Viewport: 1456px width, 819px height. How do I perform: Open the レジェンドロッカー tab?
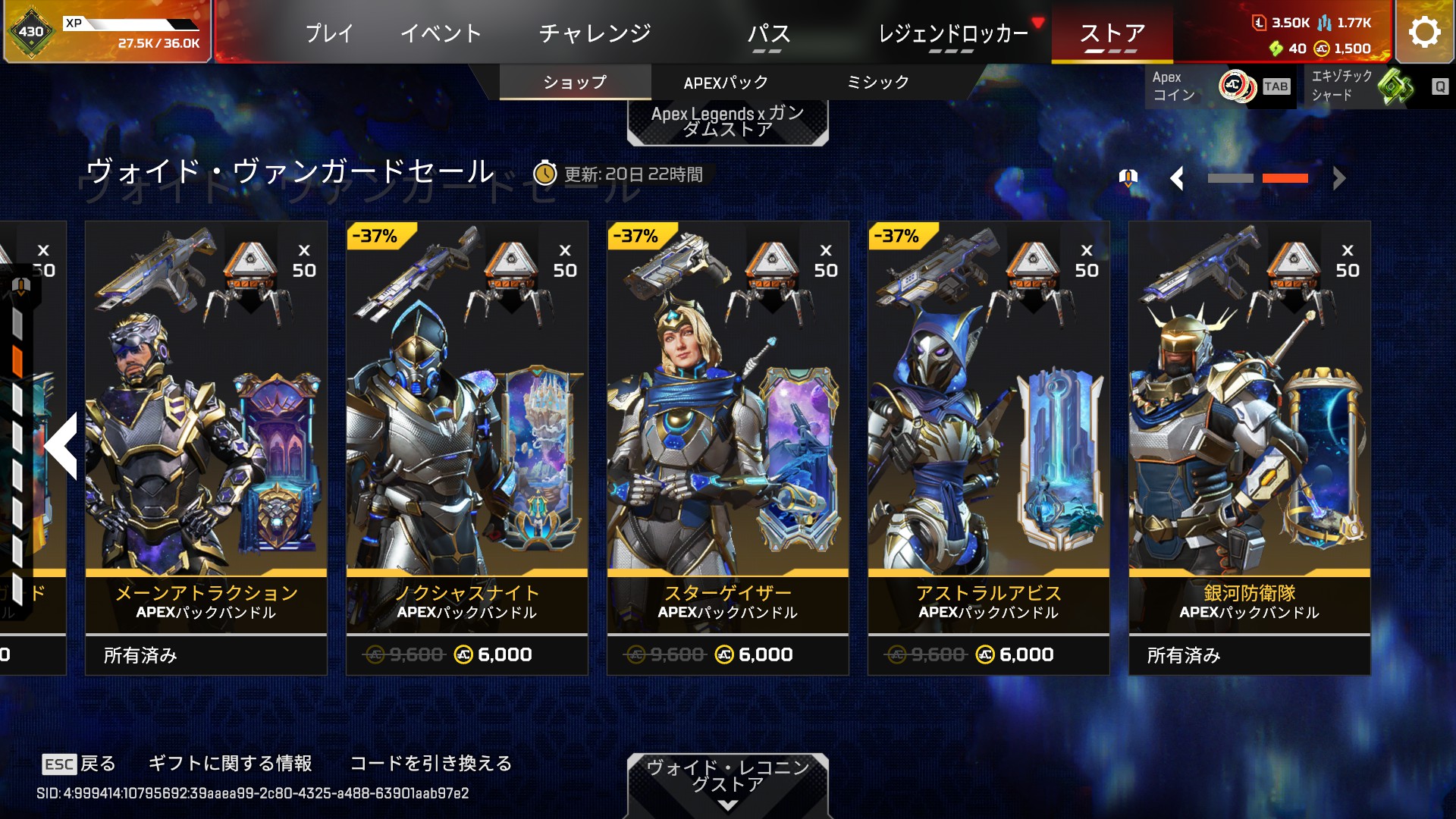952,33
